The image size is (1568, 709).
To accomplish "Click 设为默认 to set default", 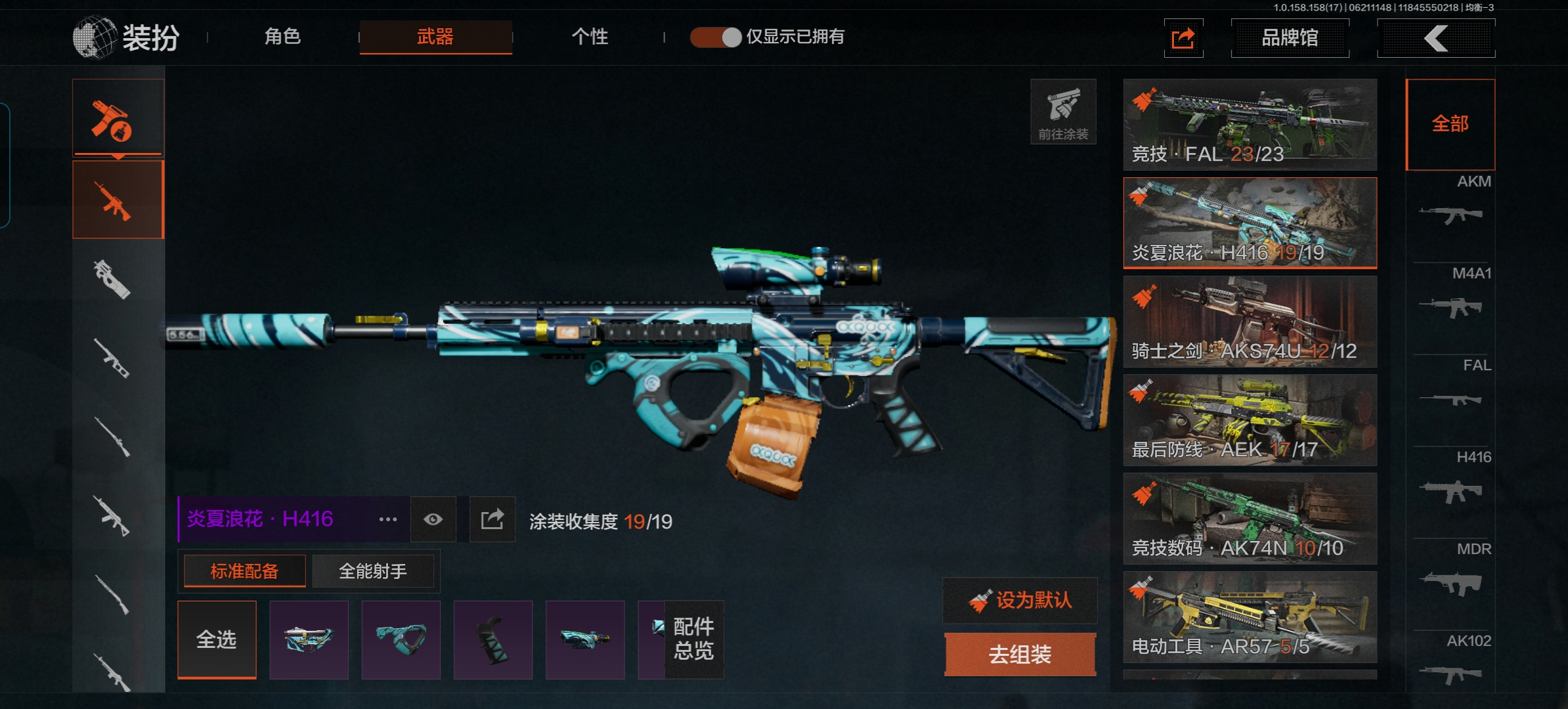I will point(1020,600).
